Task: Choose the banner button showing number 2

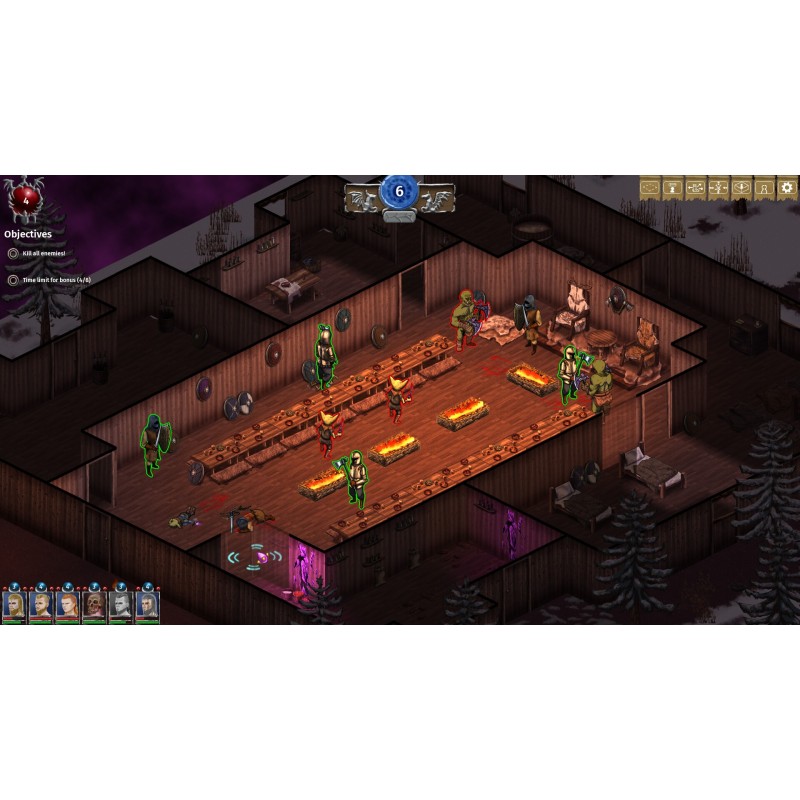Action: [673, 187]
